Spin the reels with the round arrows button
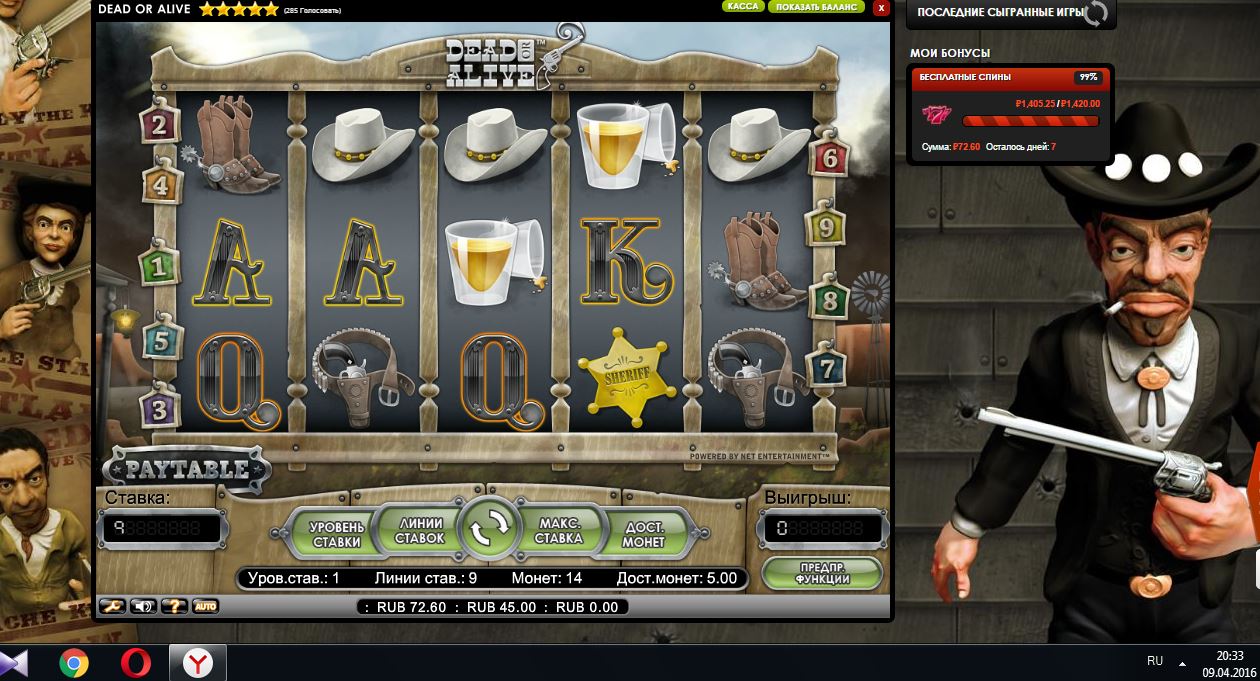This screenshot has width=1260, height=681. tap(491, 528)
